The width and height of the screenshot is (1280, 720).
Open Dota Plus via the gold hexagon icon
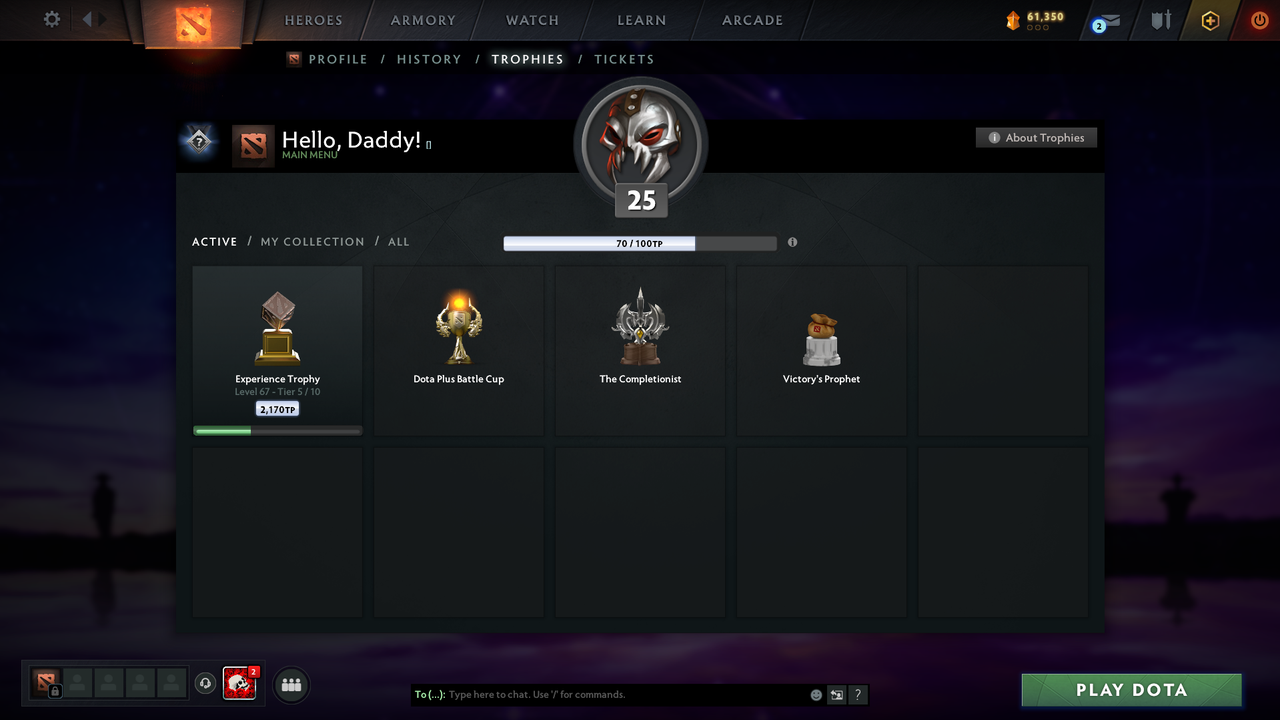(x=1210, y=20)
